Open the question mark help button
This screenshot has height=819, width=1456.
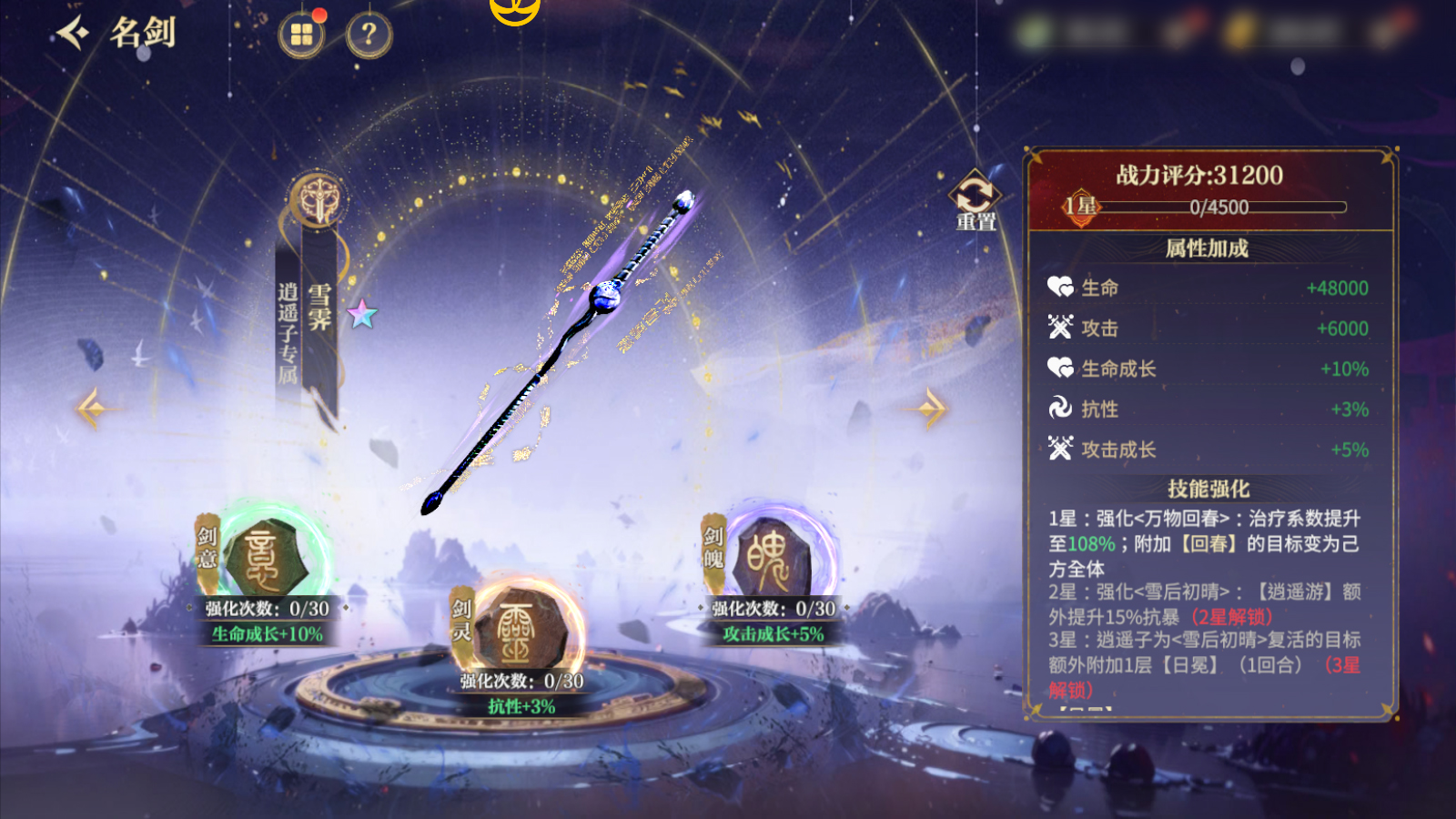click(x=369, y=35)
